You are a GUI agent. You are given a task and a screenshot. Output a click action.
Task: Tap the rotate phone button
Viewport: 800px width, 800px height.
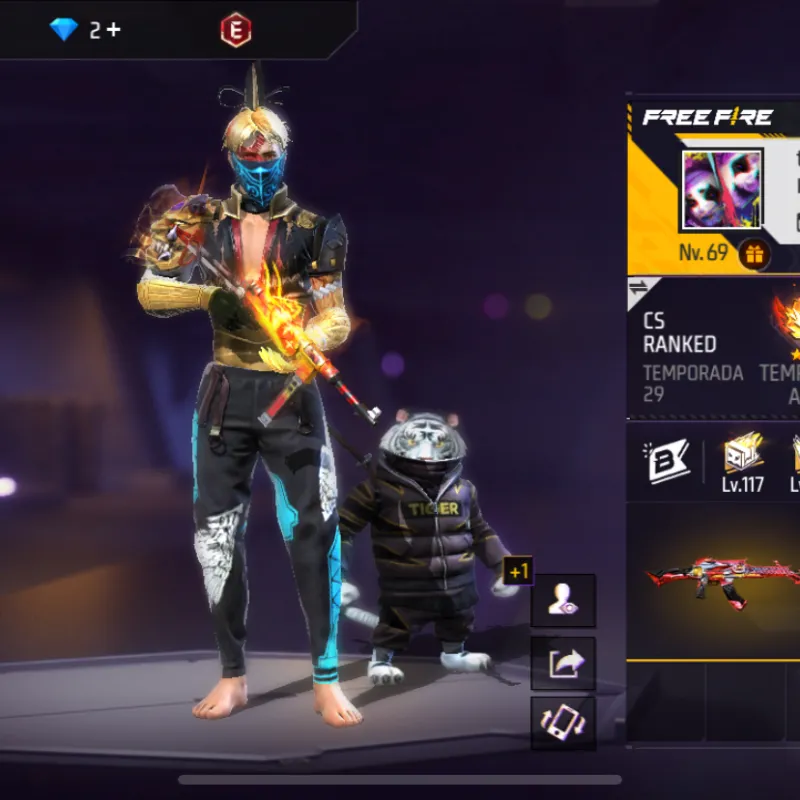(563, 723)
